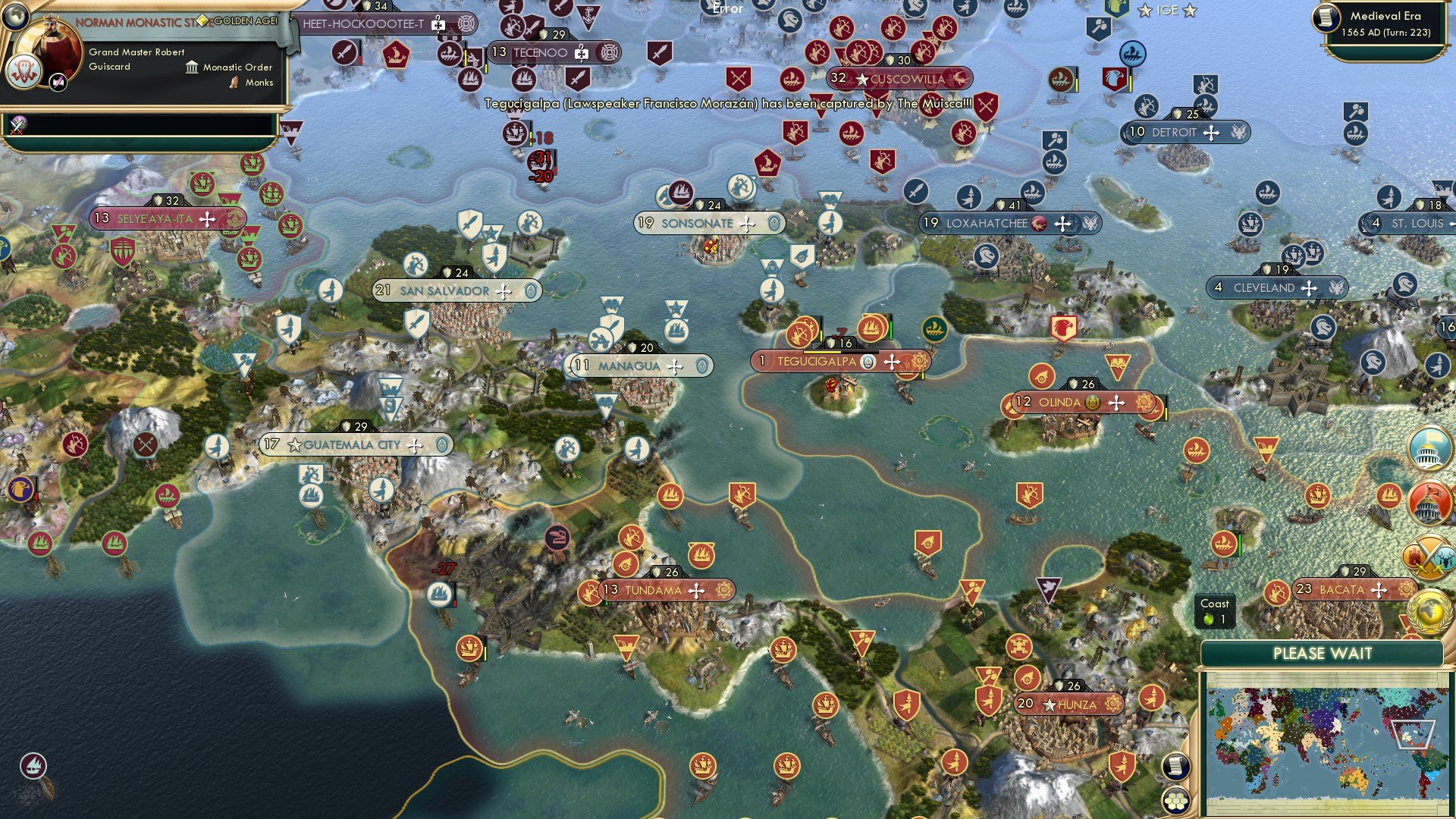Click the Monastic Order temple icon
Image resolution: width=1456 pixels, height=819 pixels.
click(x=193, y=67)
